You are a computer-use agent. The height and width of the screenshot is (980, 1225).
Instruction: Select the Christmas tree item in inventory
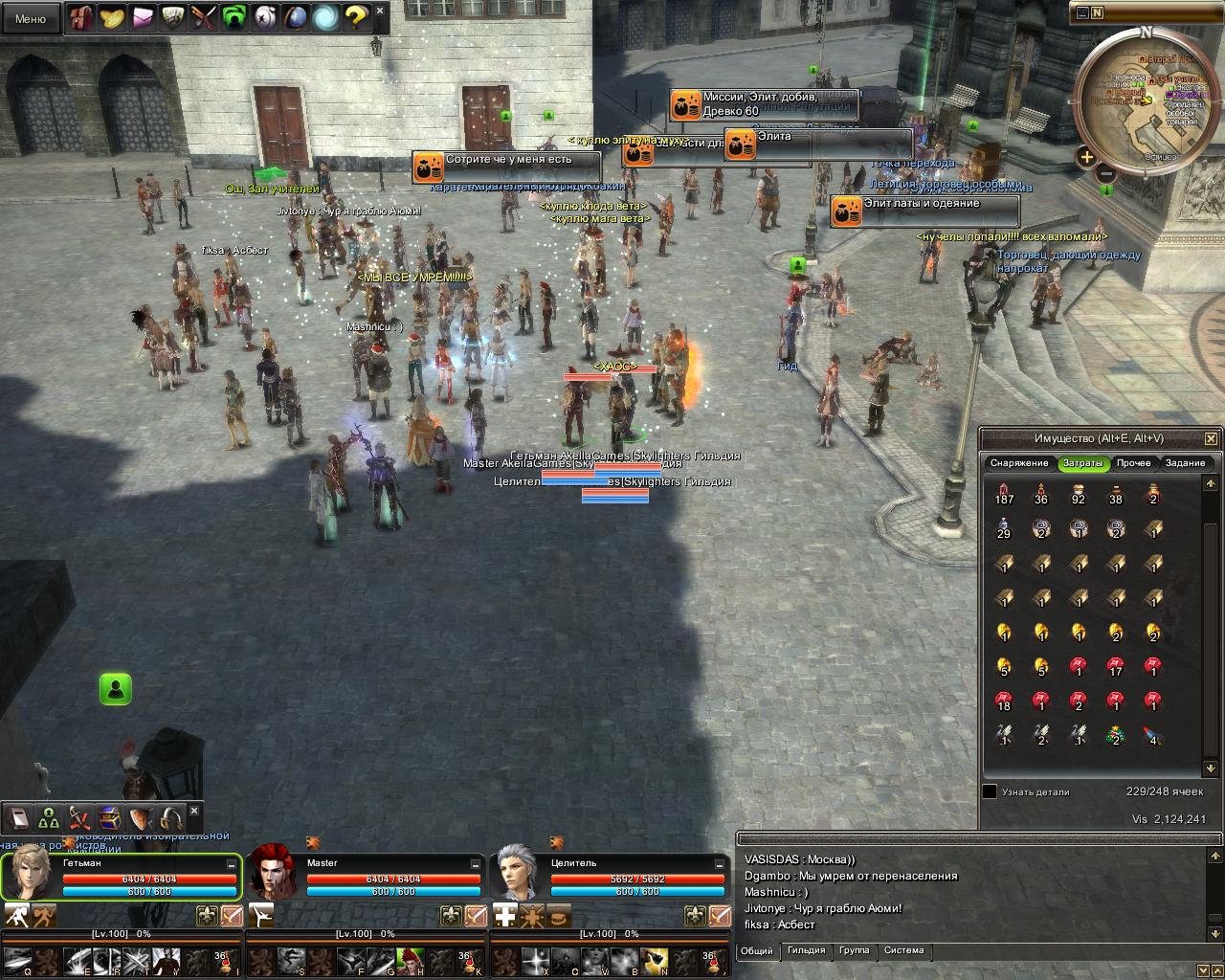(1116, 734)
